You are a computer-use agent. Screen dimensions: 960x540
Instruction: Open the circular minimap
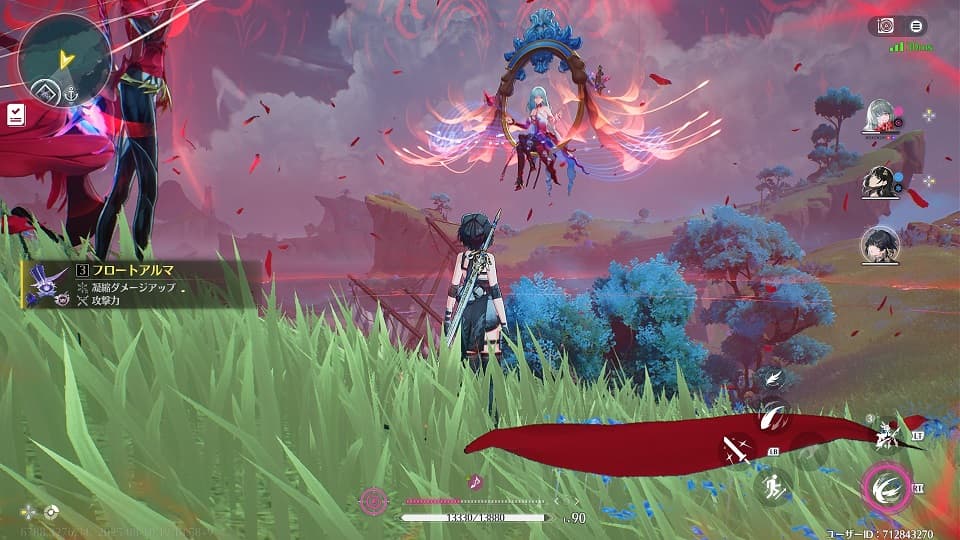pos(64,54)
